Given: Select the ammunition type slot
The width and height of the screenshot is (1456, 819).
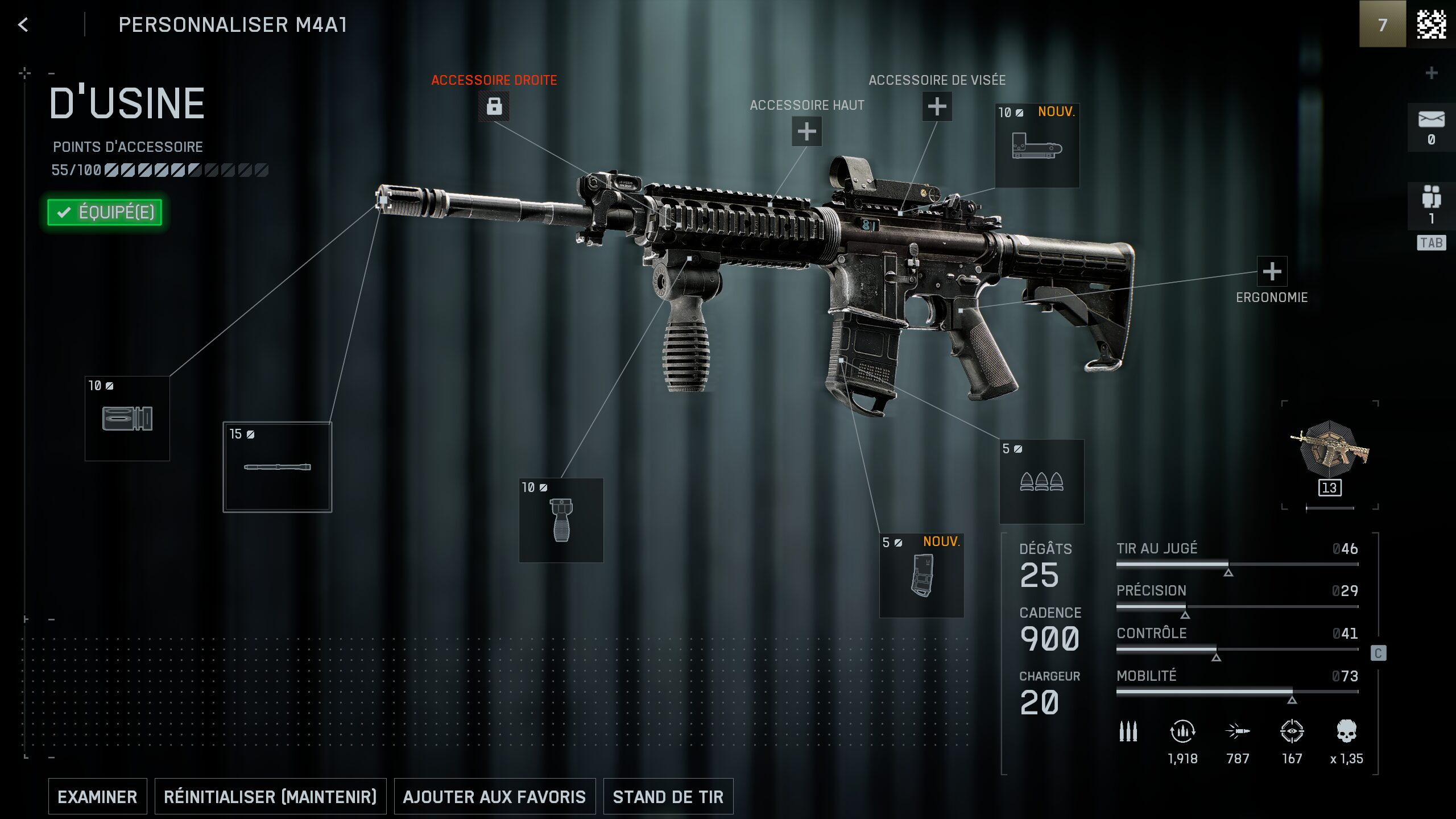Looking at the screenshot, I should click(x=1041, y=482).
